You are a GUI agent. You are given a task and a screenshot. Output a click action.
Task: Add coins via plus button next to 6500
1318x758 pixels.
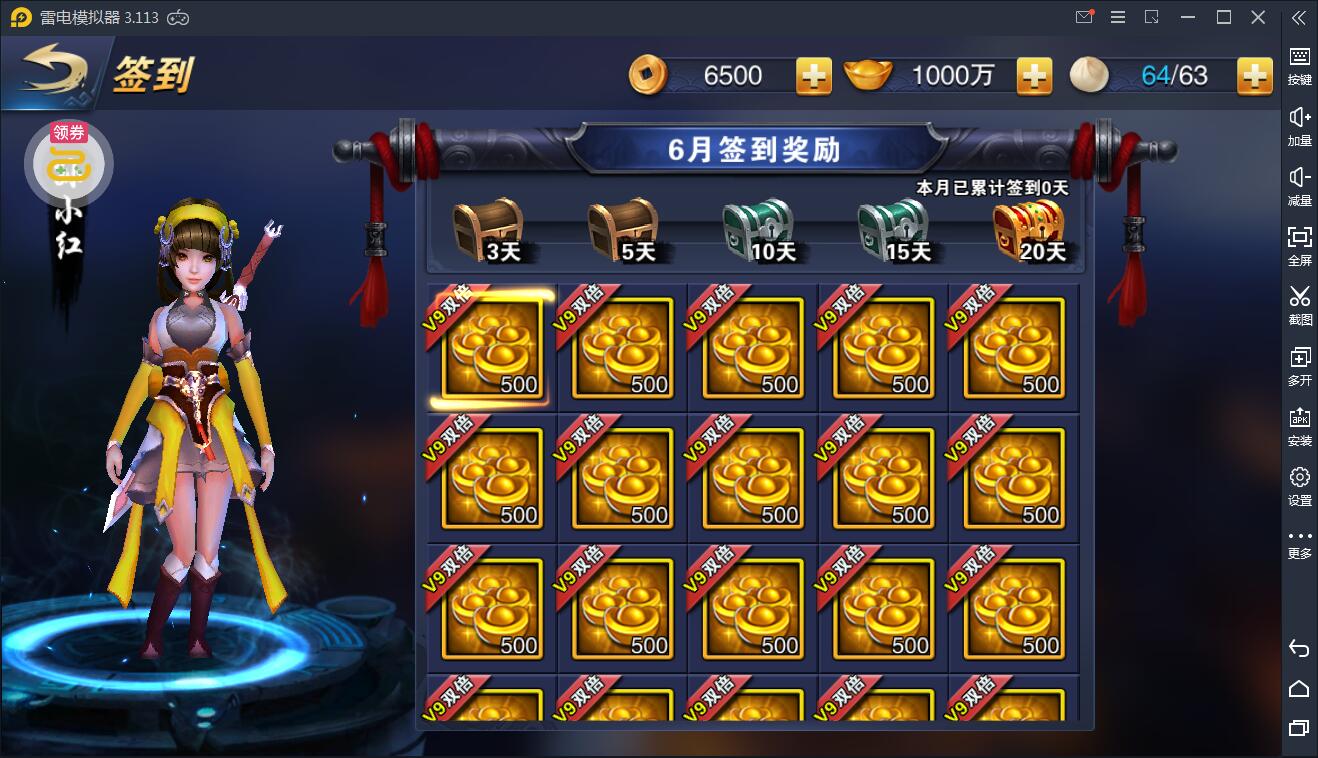(812, 74)
